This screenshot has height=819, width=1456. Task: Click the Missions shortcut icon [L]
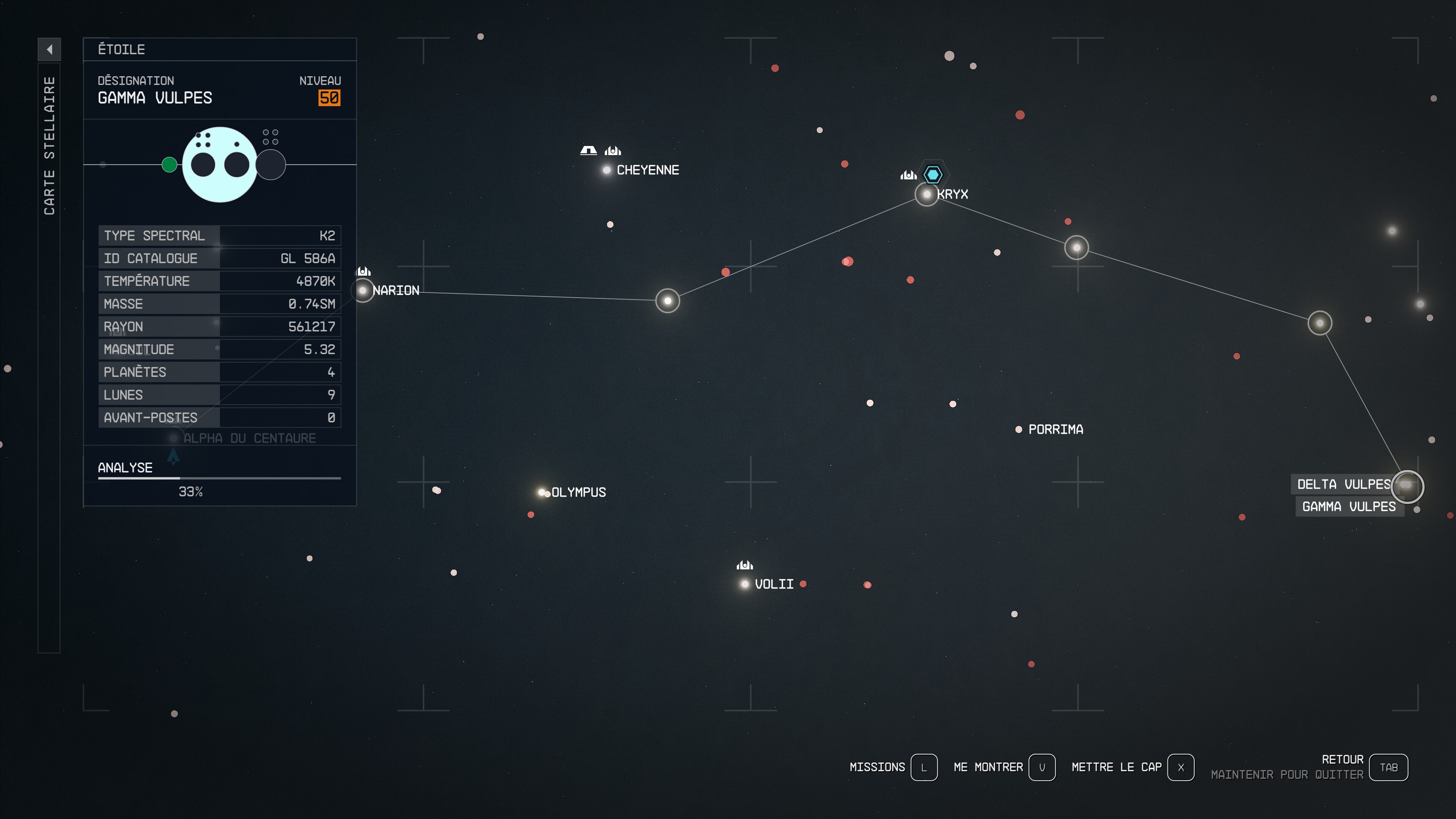click(x=924, y=767)
